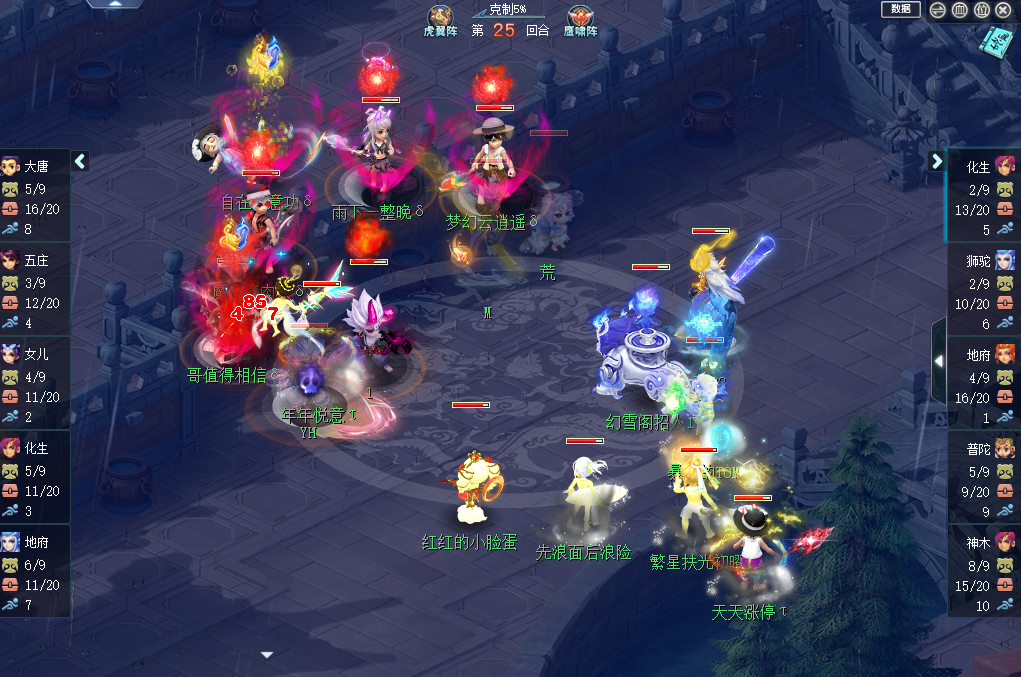This screenshot has height=677, width=1021.
Task: Select the 五庄 team member panel
Action: (35, 291)
